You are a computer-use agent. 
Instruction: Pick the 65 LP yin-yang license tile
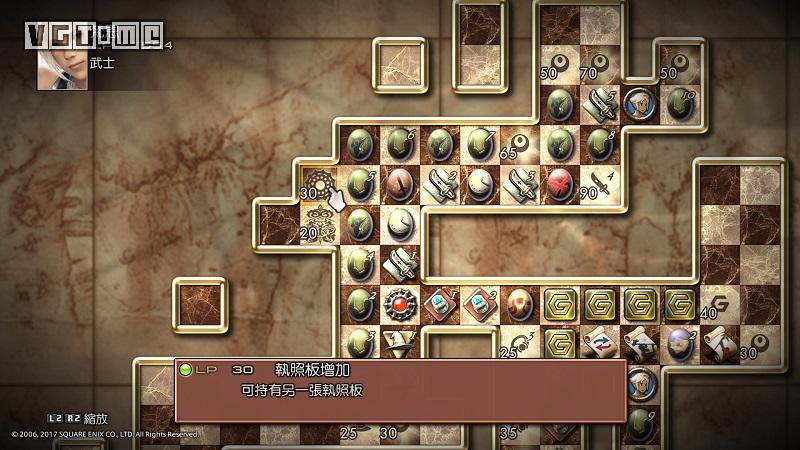520,145
